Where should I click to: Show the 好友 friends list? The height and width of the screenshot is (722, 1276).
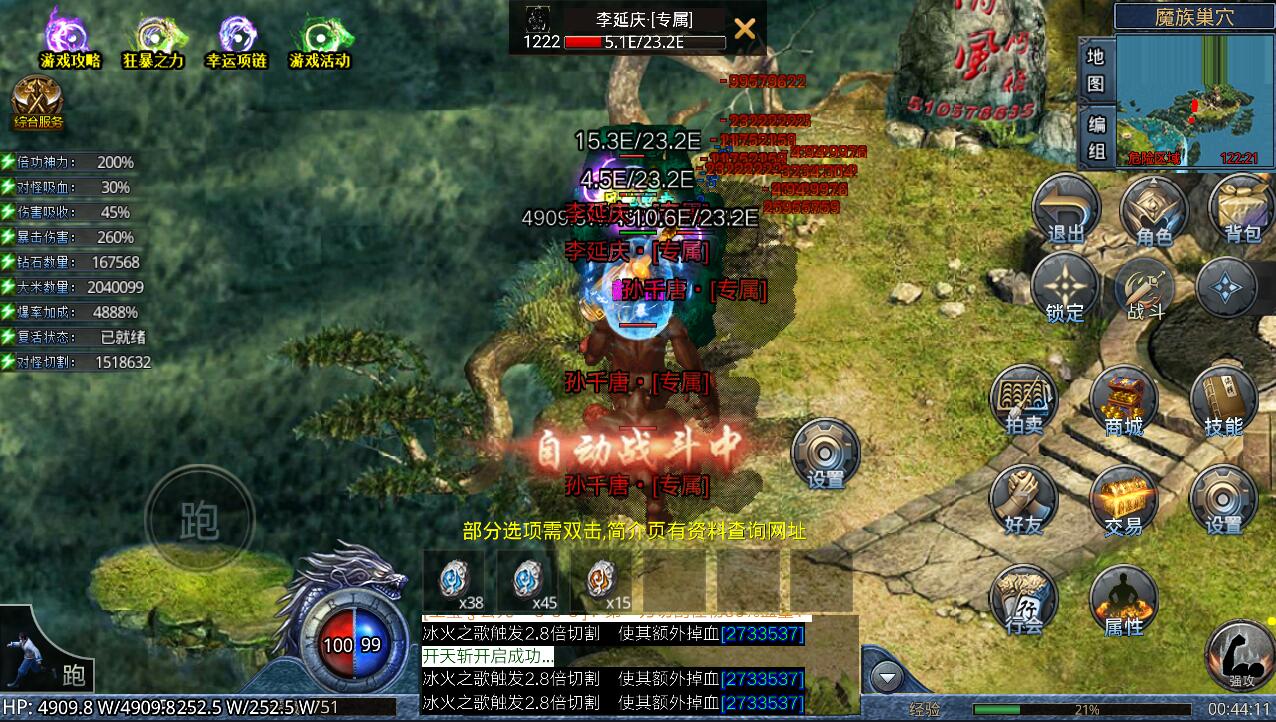click(x=1023, y=498)
